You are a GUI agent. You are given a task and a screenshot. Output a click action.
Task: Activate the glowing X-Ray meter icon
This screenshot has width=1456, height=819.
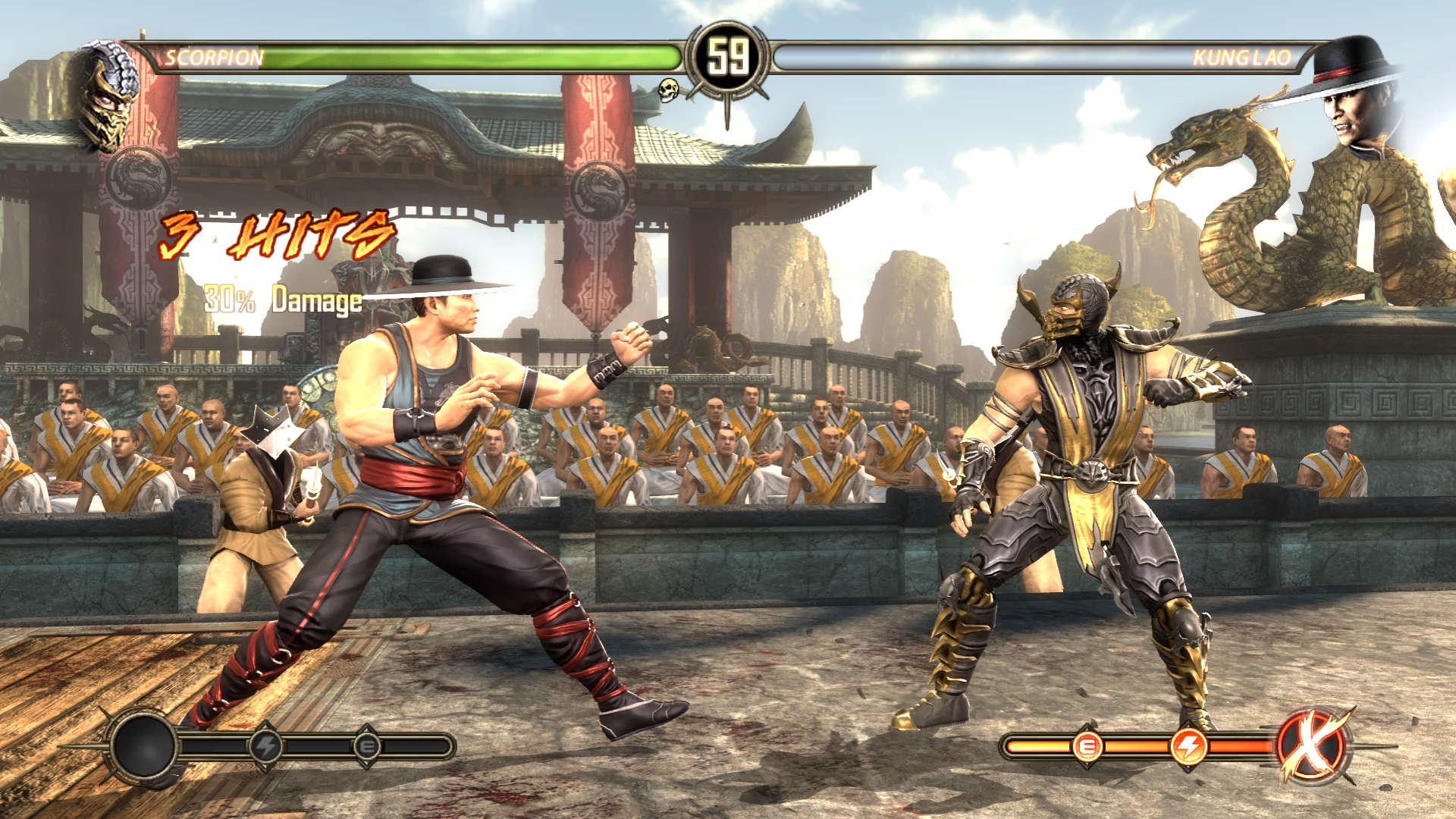click(x=1312, y=746)
